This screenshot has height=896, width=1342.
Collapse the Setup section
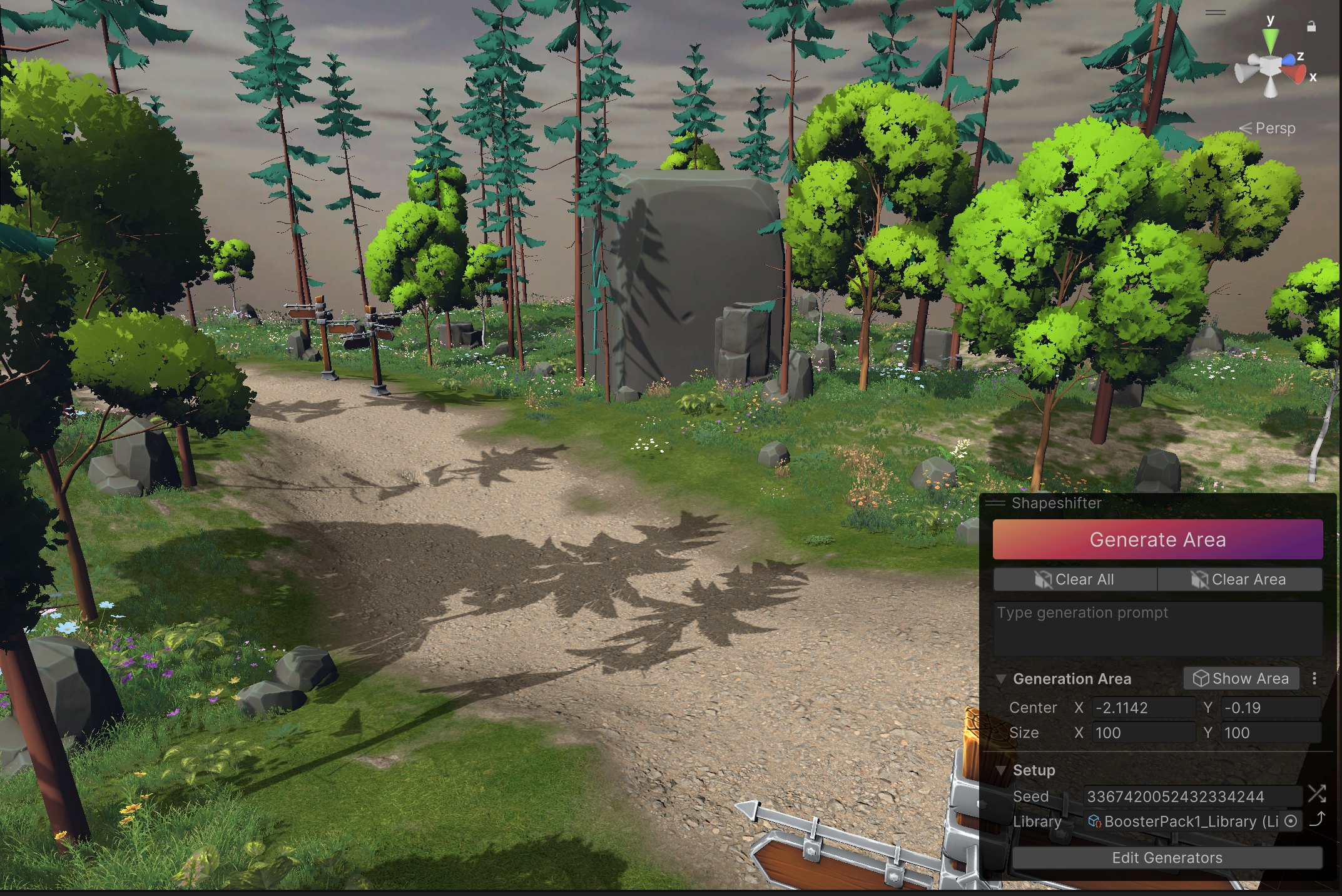pyautogui.click(x=1000, y=770)
